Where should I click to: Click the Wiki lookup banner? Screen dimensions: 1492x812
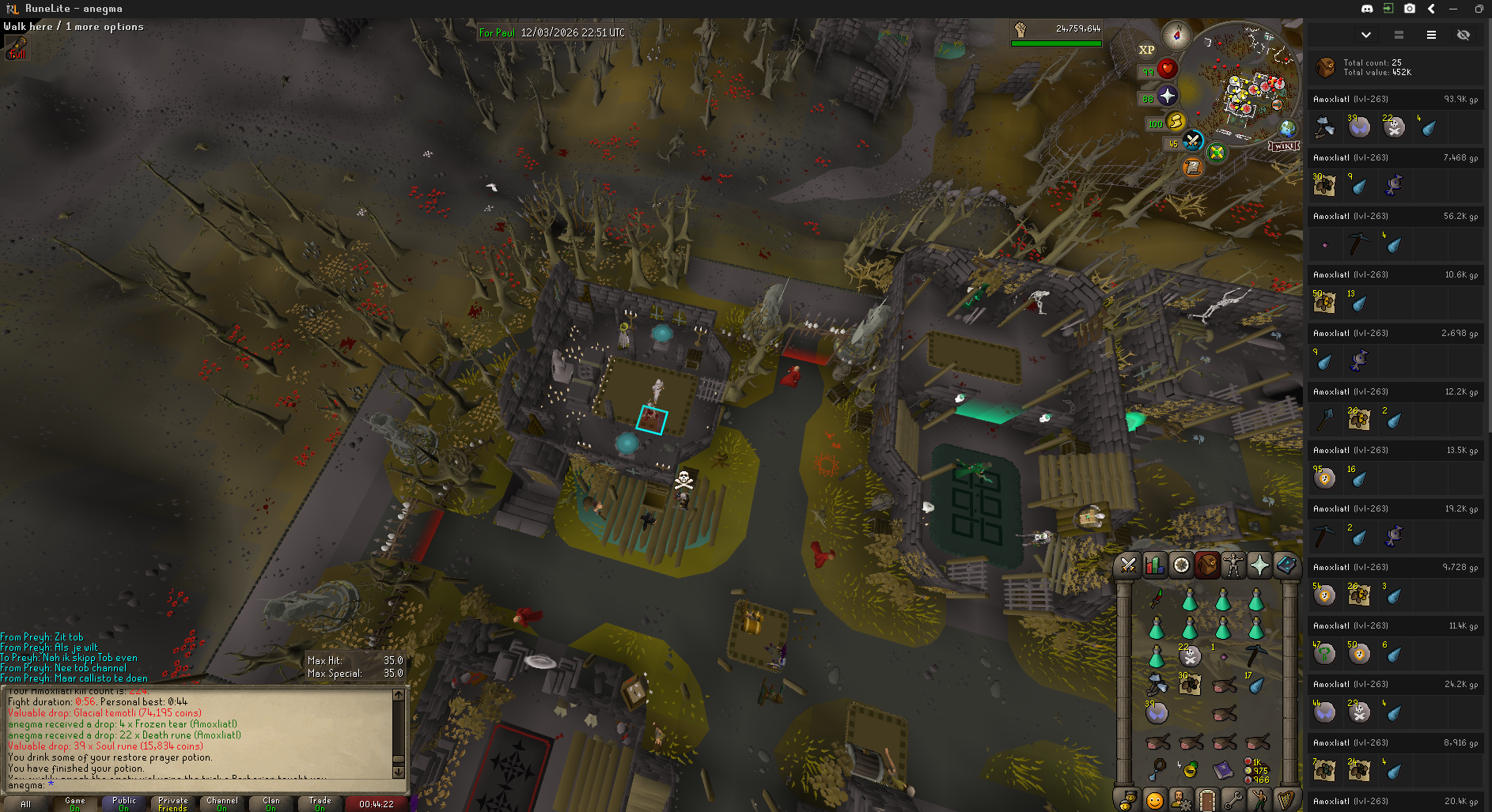1284,146
